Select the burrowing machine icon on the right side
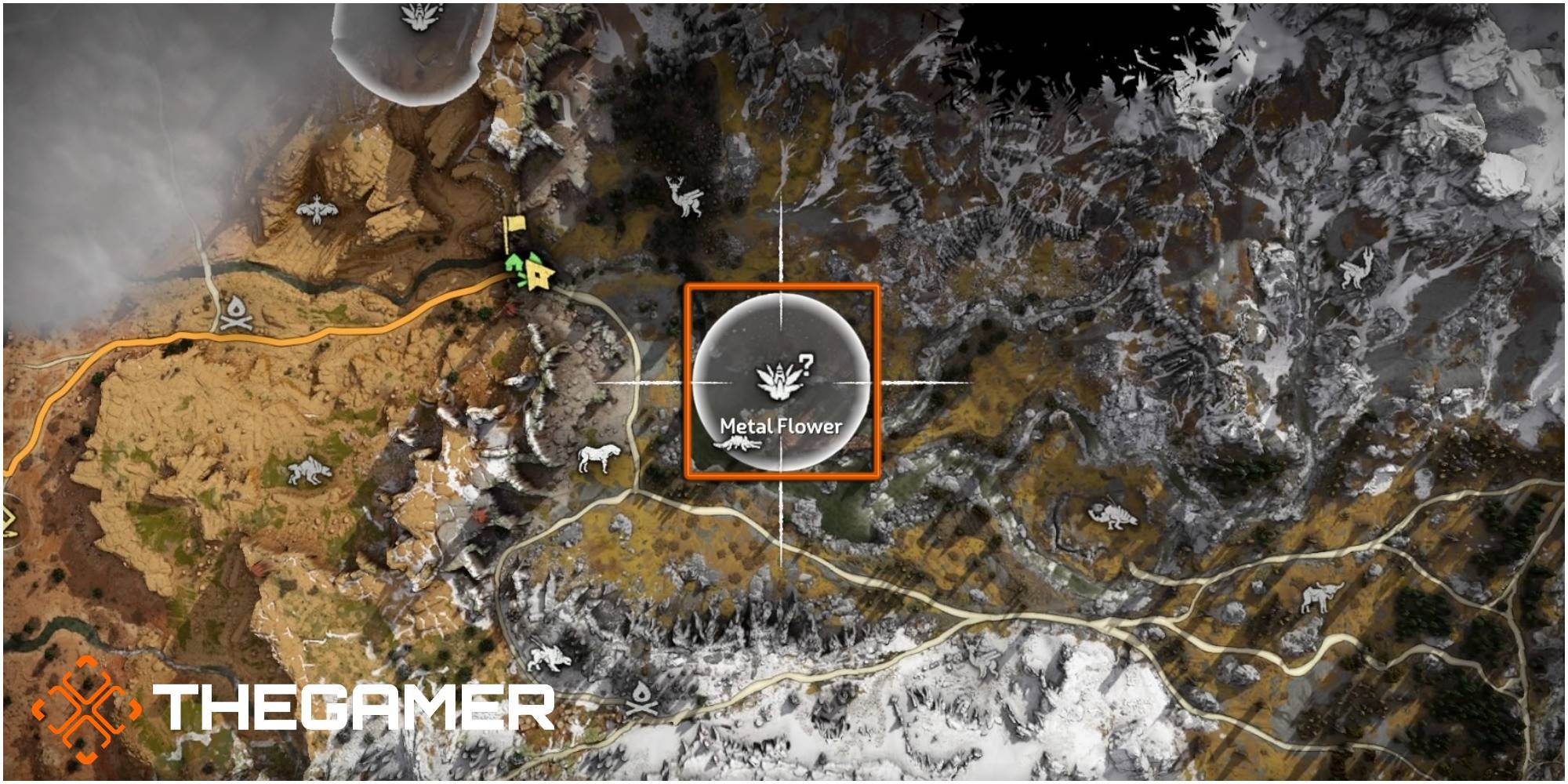The width and height of the screenshot is (1568, 784). (1112, 513)
